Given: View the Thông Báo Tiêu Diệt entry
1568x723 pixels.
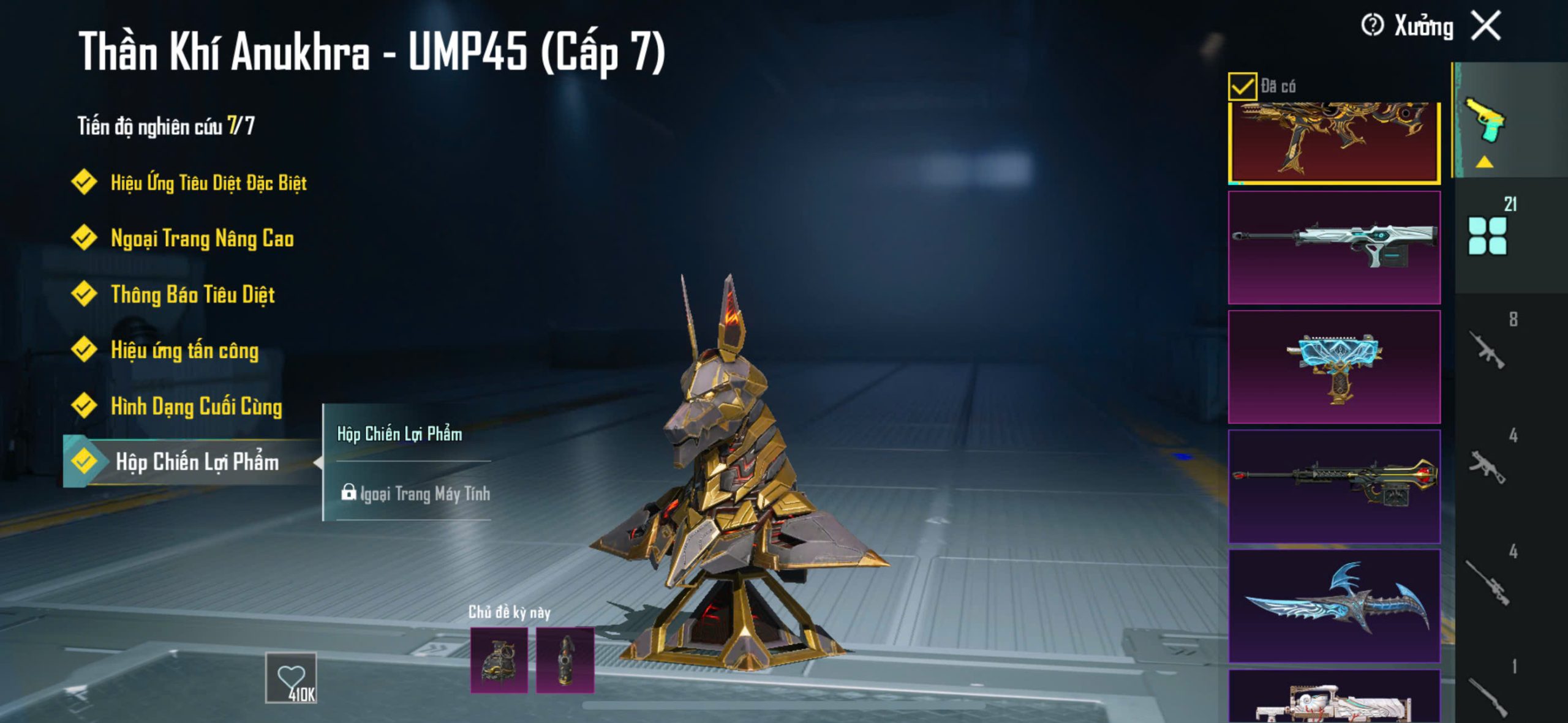Looking at the screenshot, I should (x=192, y=294).
